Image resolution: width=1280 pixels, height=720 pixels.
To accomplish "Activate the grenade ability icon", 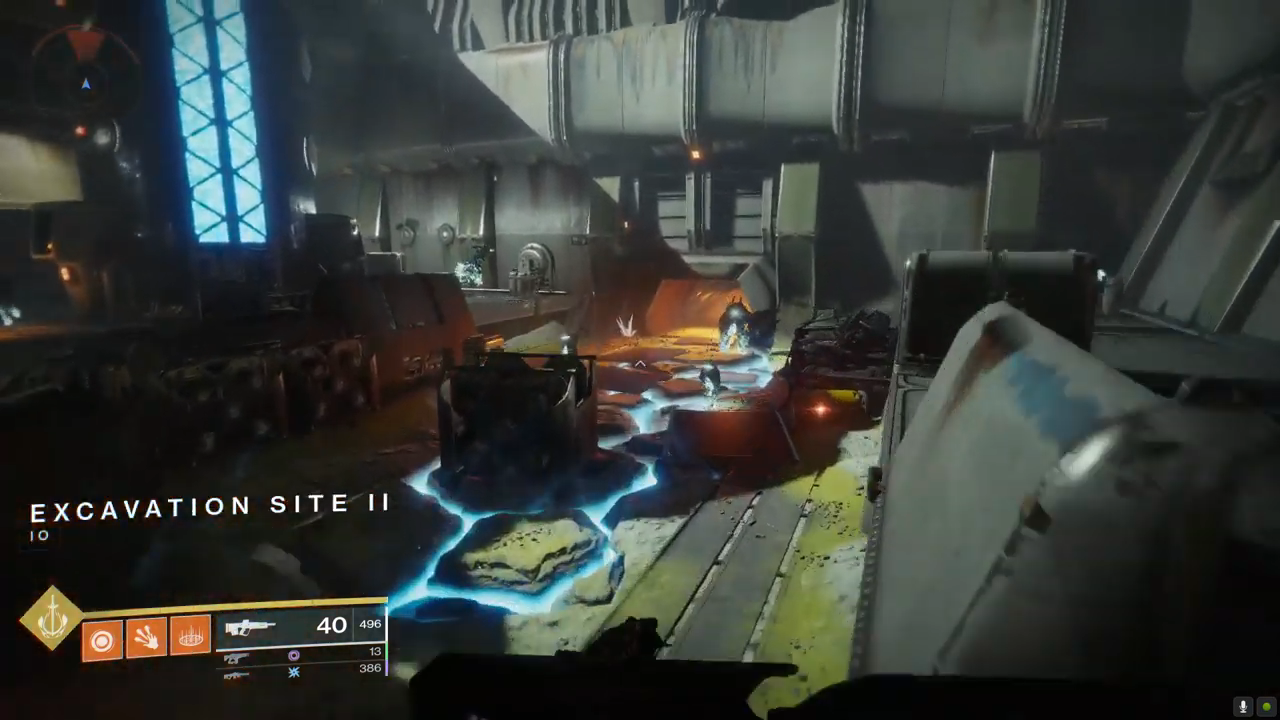I will coord(101,639).
